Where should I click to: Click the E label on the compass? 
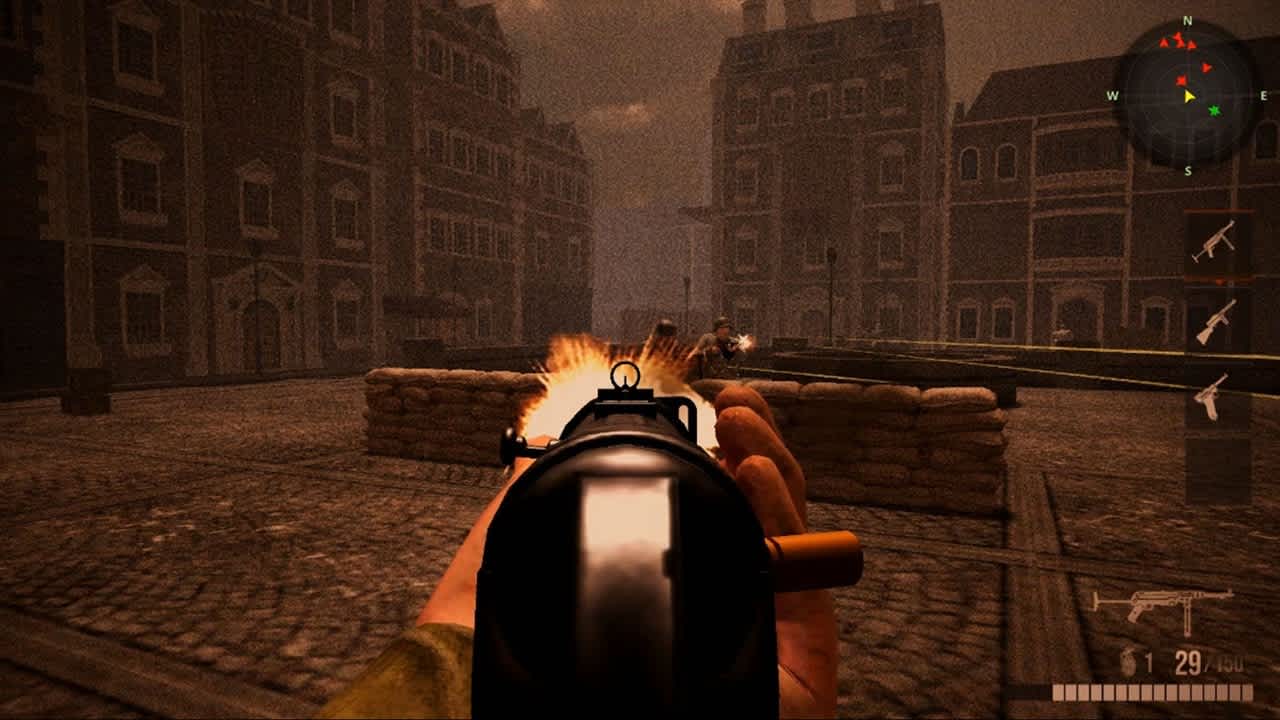coord(1263,95)
